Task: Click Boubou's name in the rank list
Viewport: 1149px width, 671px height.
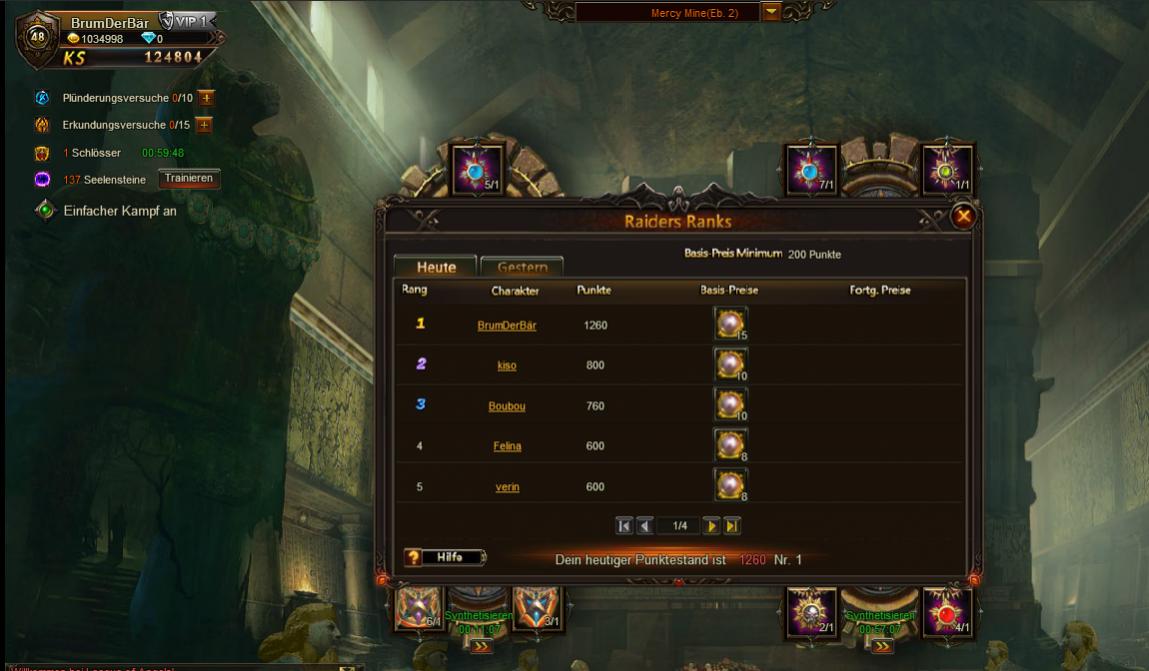Action: (507, 406)
